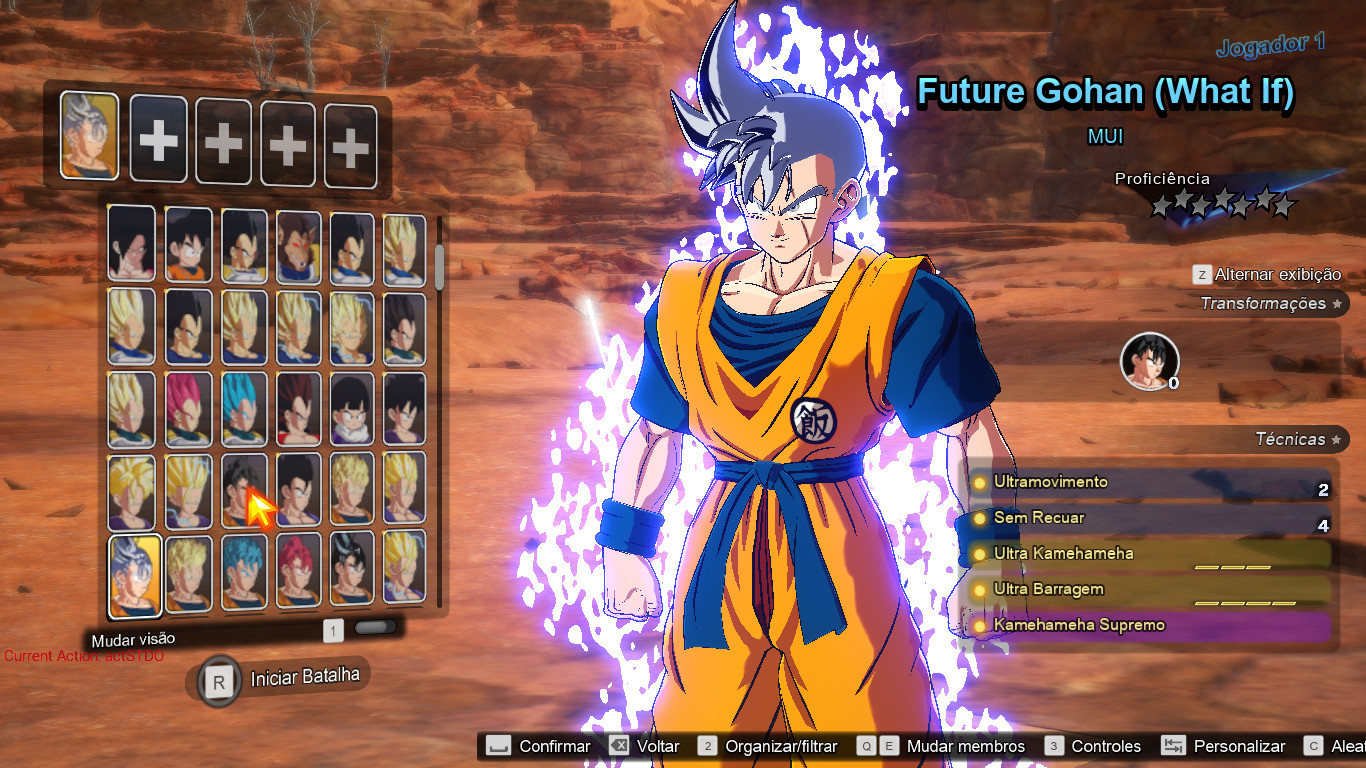Image resolution: width=1366 pixels, height=768 pixels.
Task: Open Organizar/filtrar options
Action: click(x=768, y=746)
